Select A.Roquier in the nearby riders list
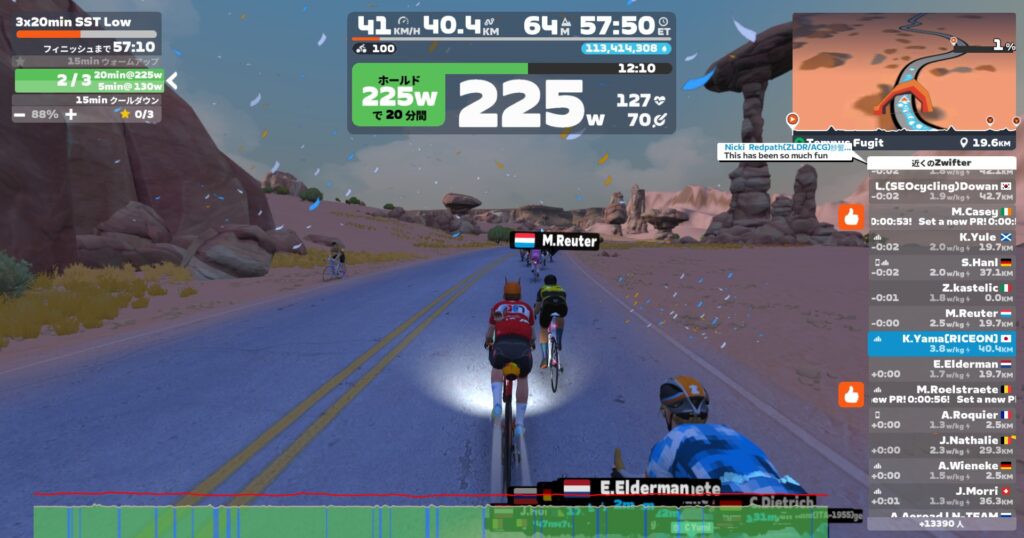 click(942, 419)
